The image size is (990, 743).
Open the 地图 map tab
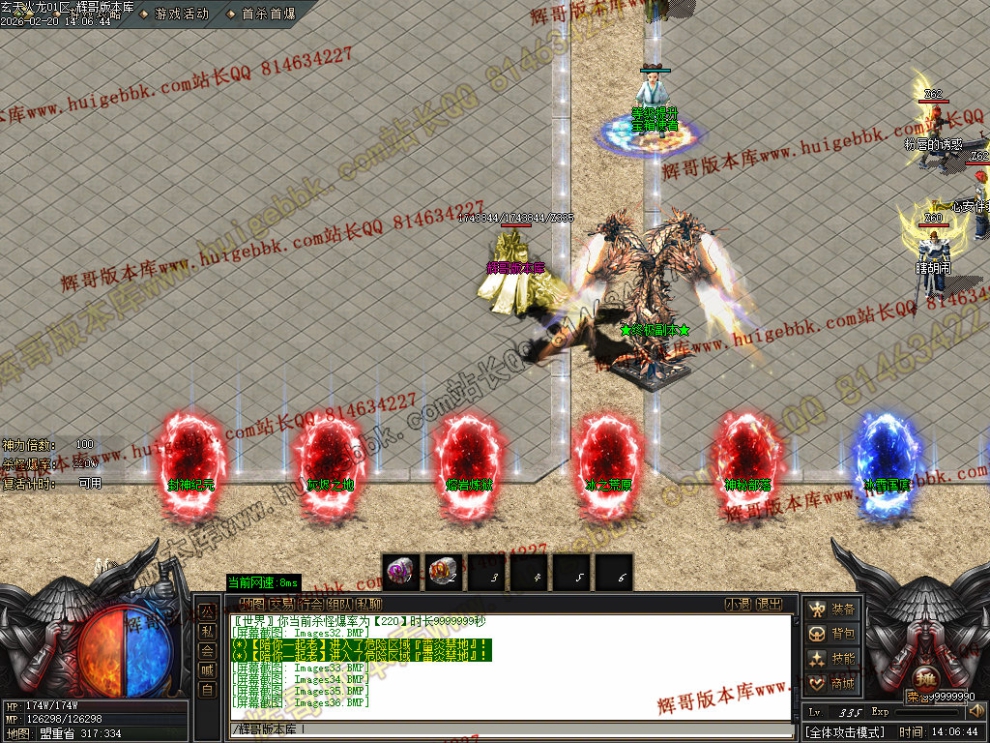pyautogui.click(x=250, y=604)
